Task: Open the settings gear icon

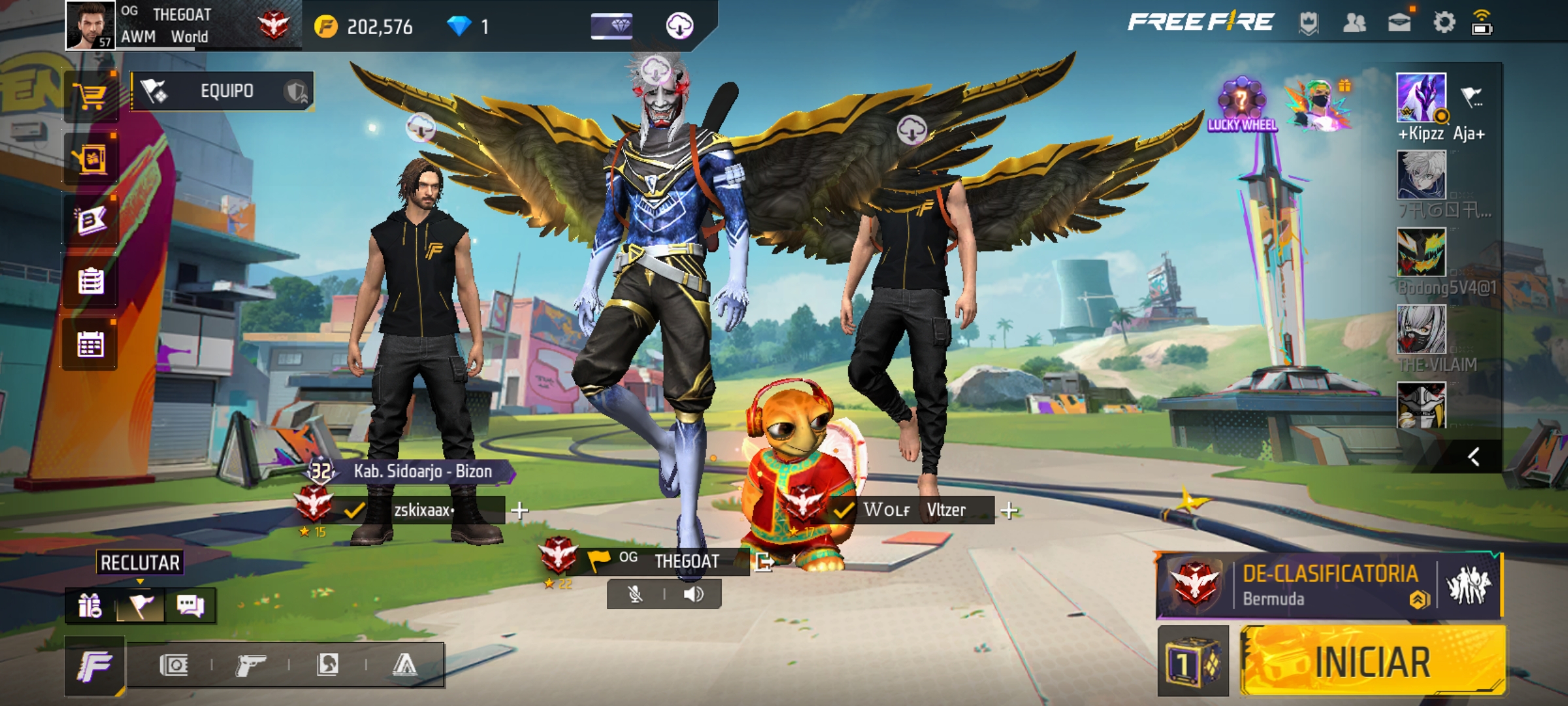Action: 1444,24
